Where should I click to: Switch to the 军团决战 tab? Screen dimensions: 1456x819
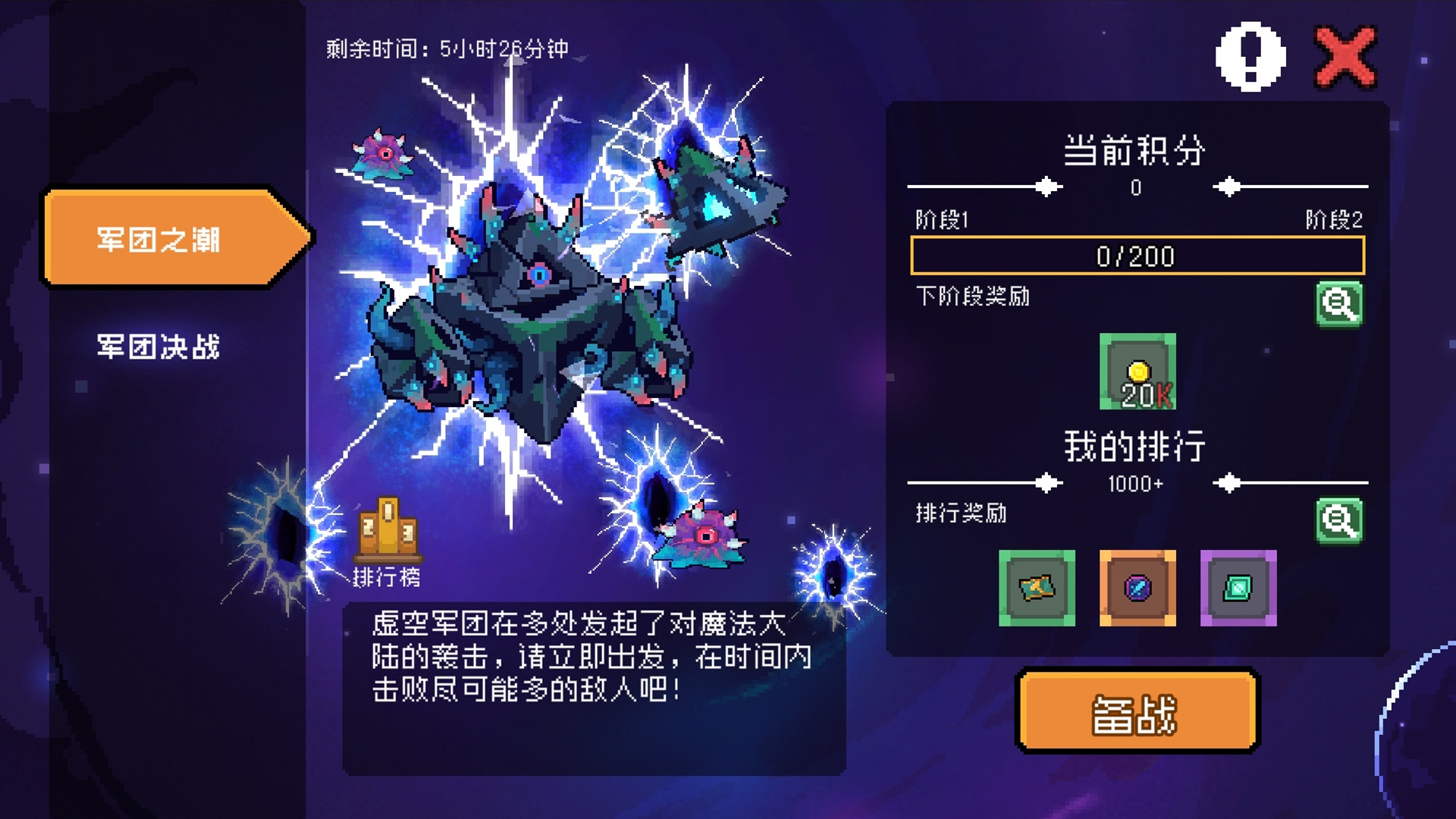click(158, 344)
